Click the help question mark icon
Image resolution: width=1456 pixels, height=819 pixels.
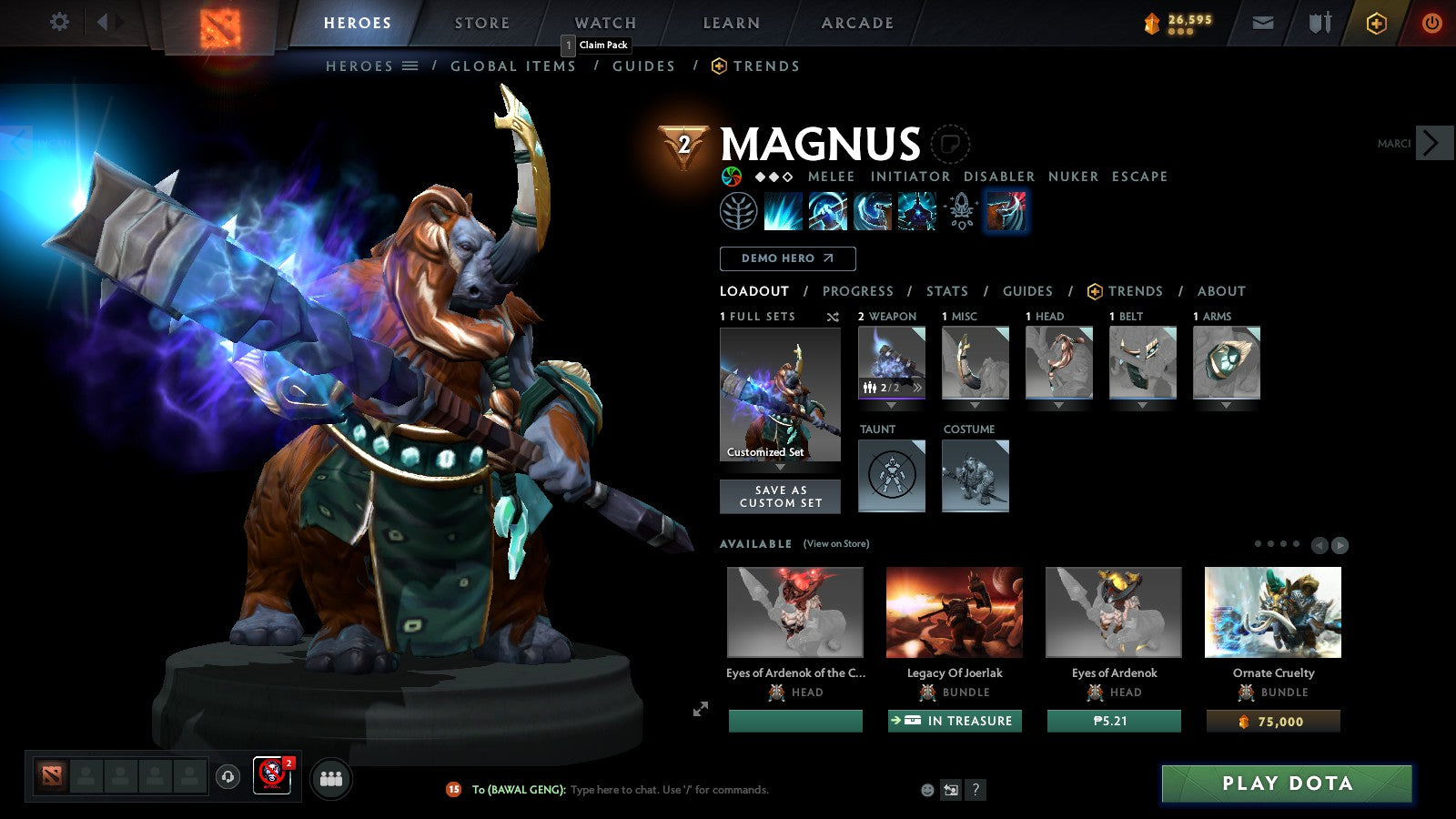click(x=977, y=790)
